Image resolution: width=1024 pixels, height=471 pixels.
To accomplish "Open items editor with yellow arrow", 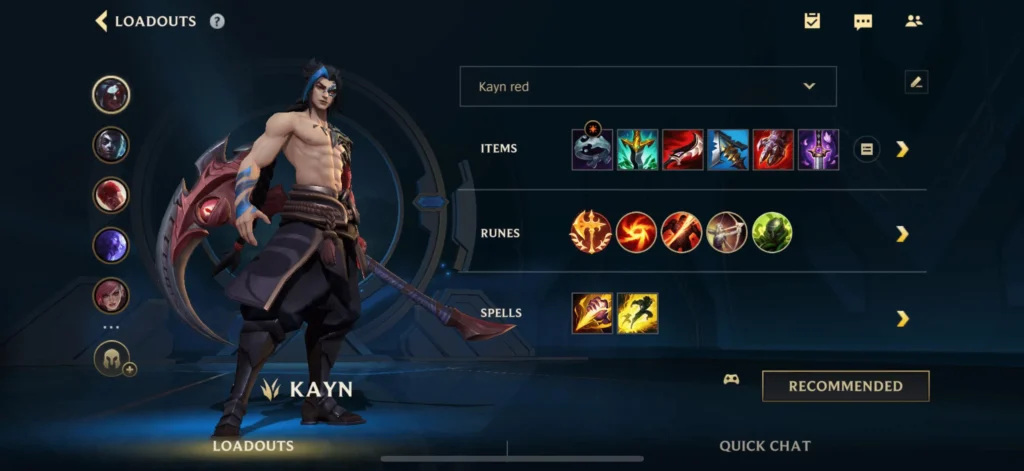I will pyautogui.click(x=902, y=149).
